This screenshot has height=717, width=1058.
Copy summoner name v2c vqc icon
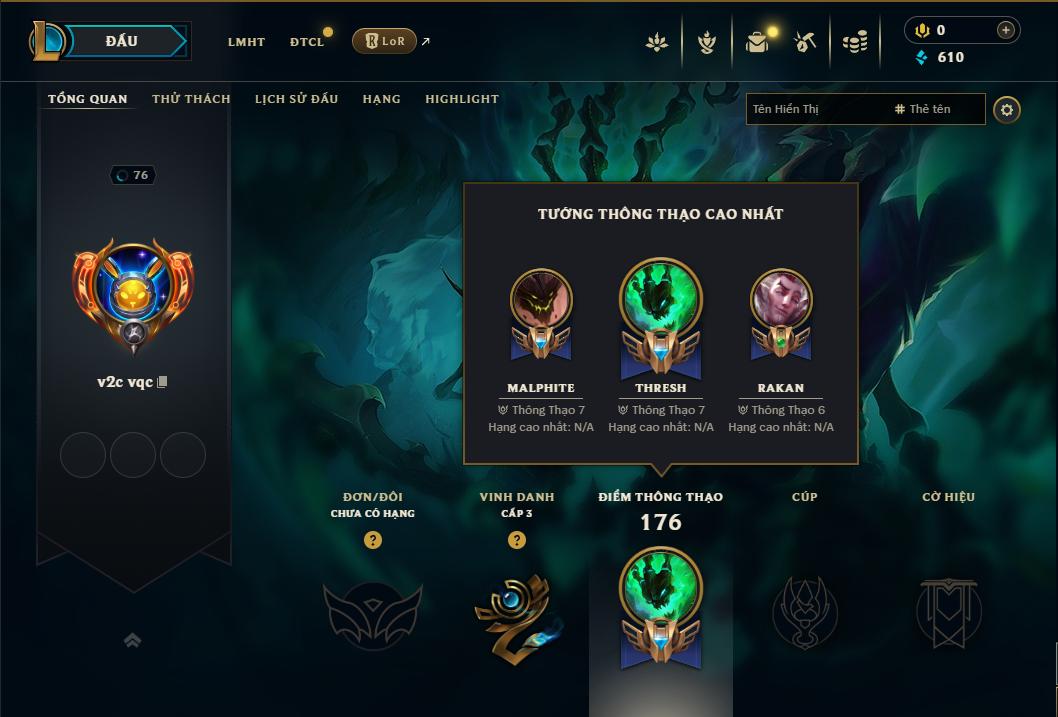coord(163,382)
